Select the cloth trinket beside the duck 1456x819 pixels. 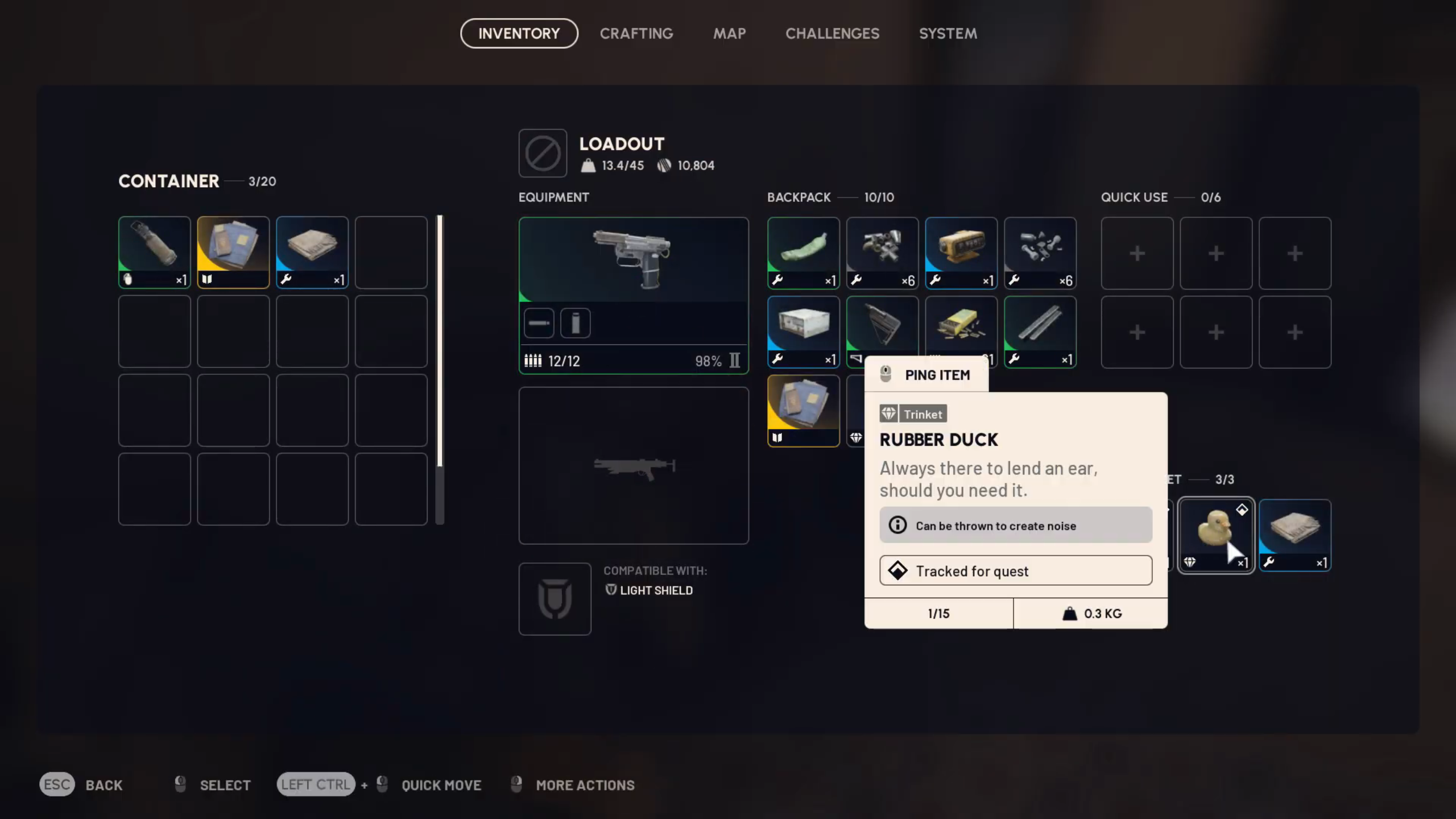click(x=1294, y=535)
